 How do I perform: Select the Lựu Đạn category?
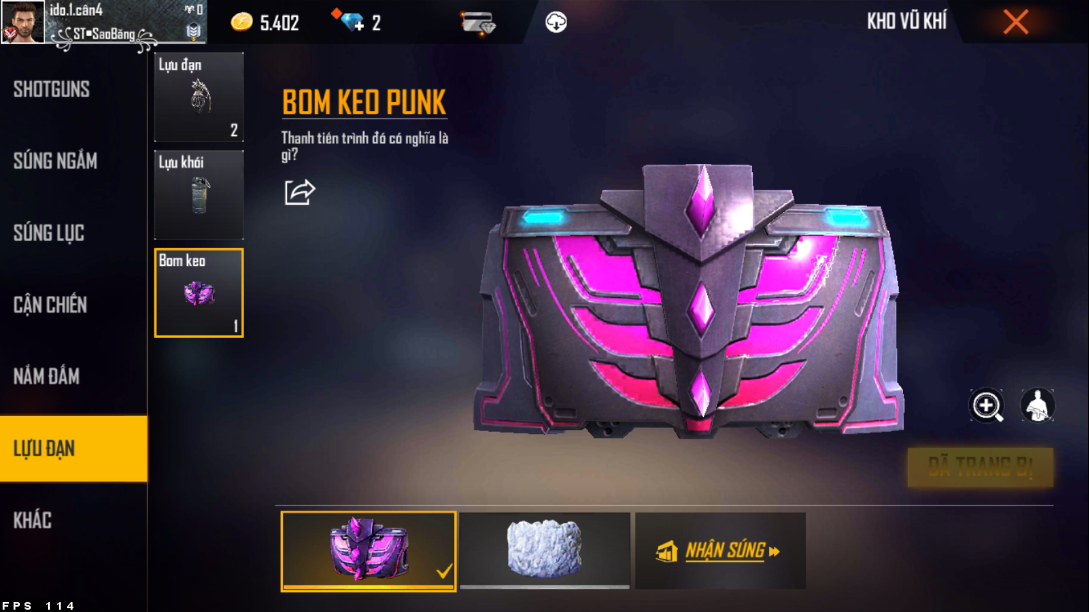(45, 449)
